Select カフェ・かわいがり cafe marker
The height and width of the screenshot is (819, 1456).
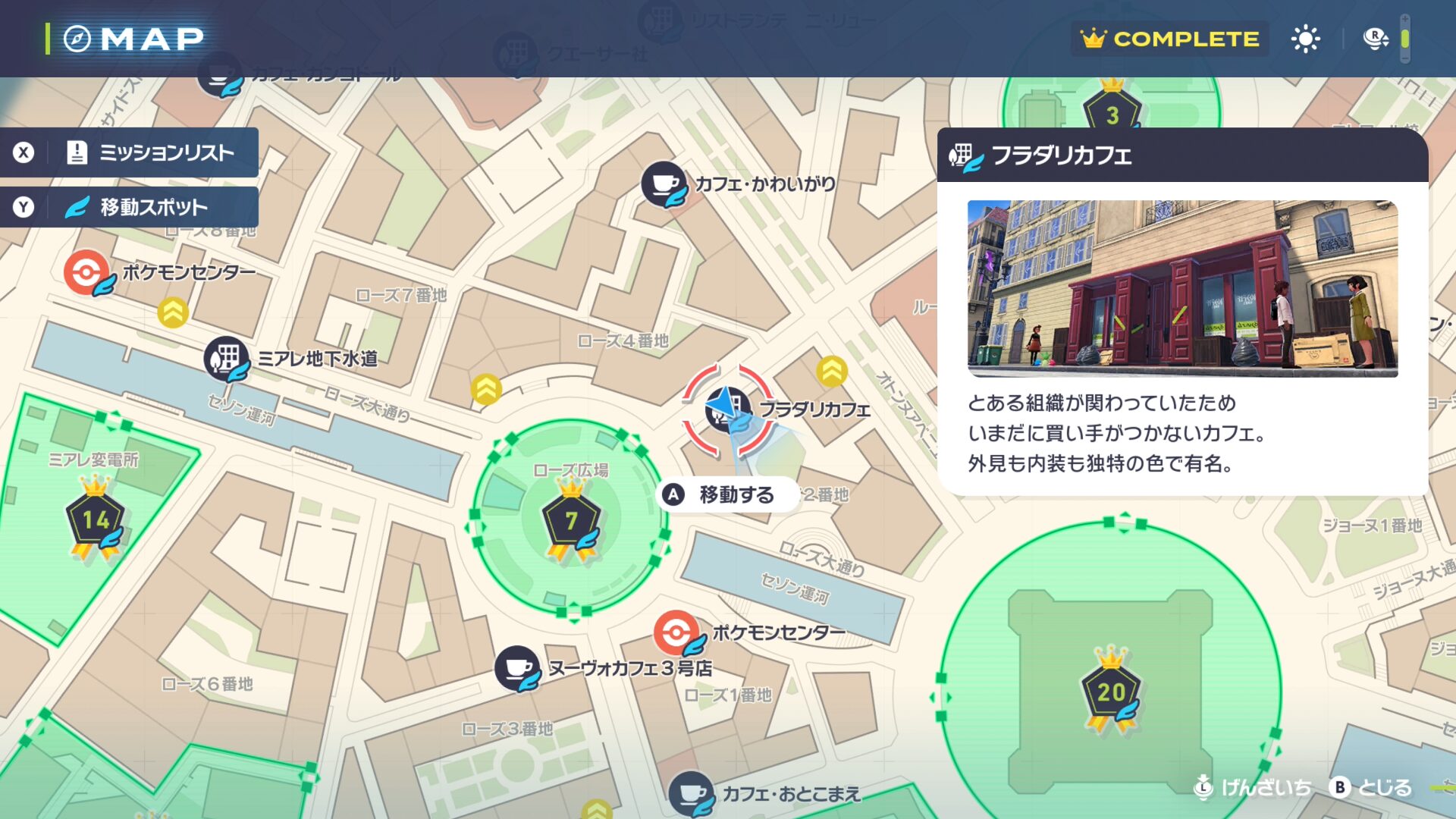[x=664, y=184]
